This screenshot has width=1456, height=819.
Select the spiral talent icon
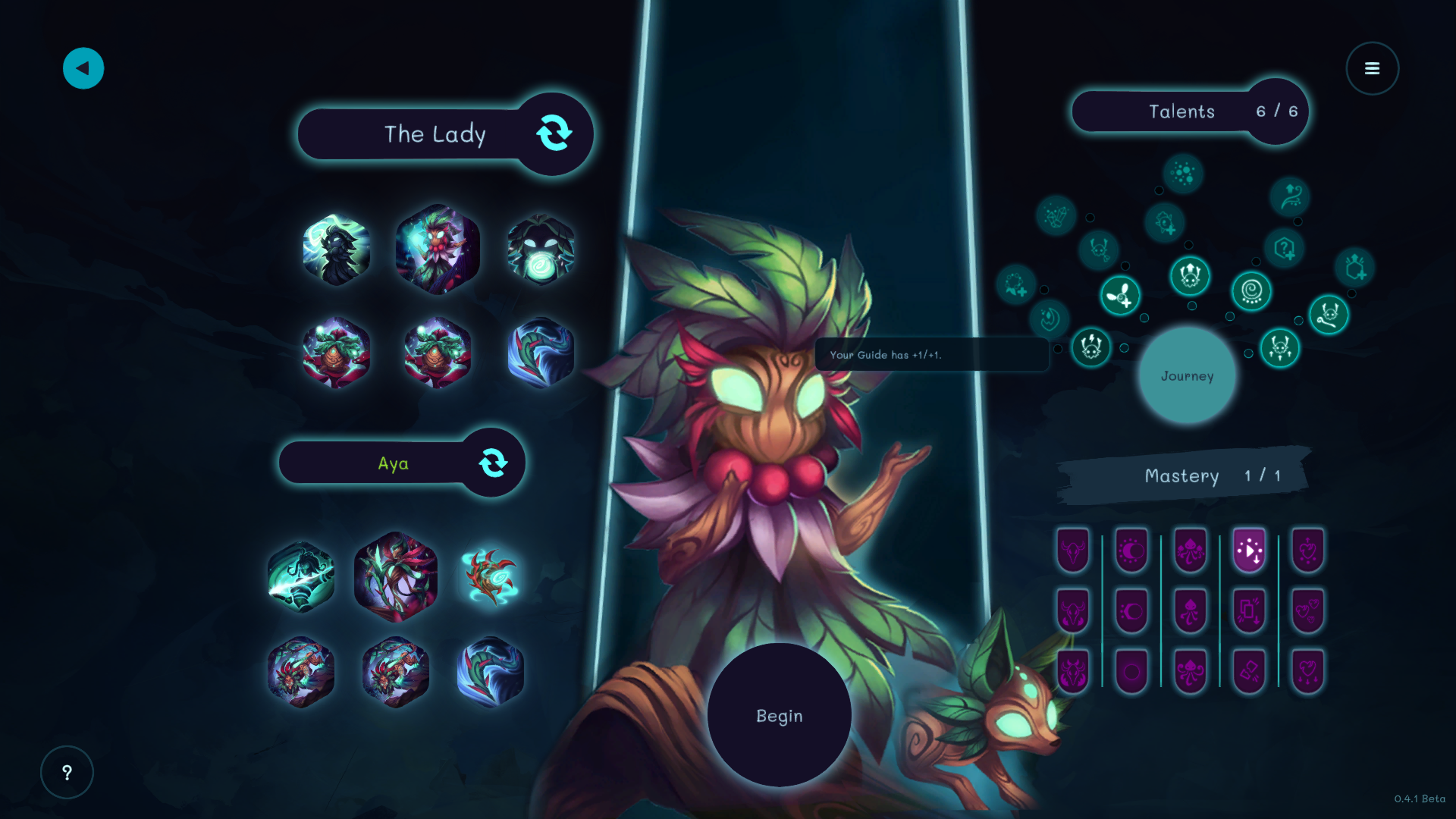coord(1251,291)
